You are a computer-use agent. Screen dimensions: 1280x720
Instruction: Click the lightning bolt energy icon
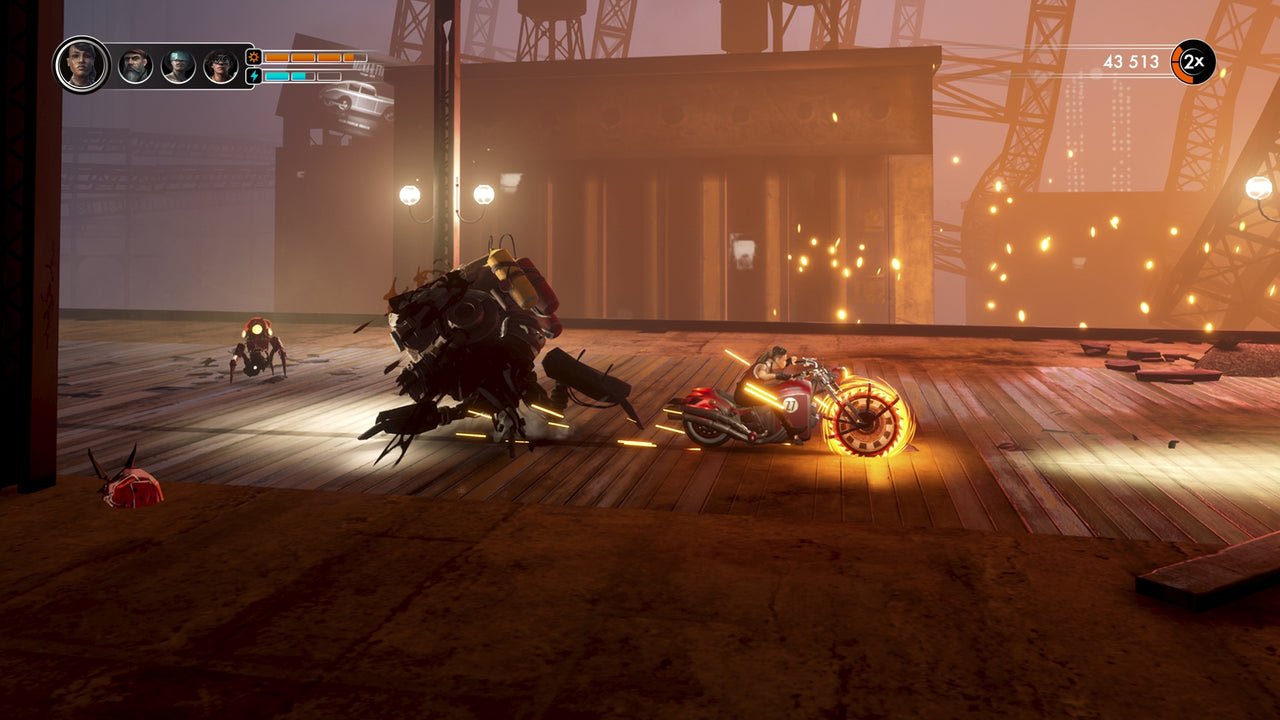tap(253, 74)
